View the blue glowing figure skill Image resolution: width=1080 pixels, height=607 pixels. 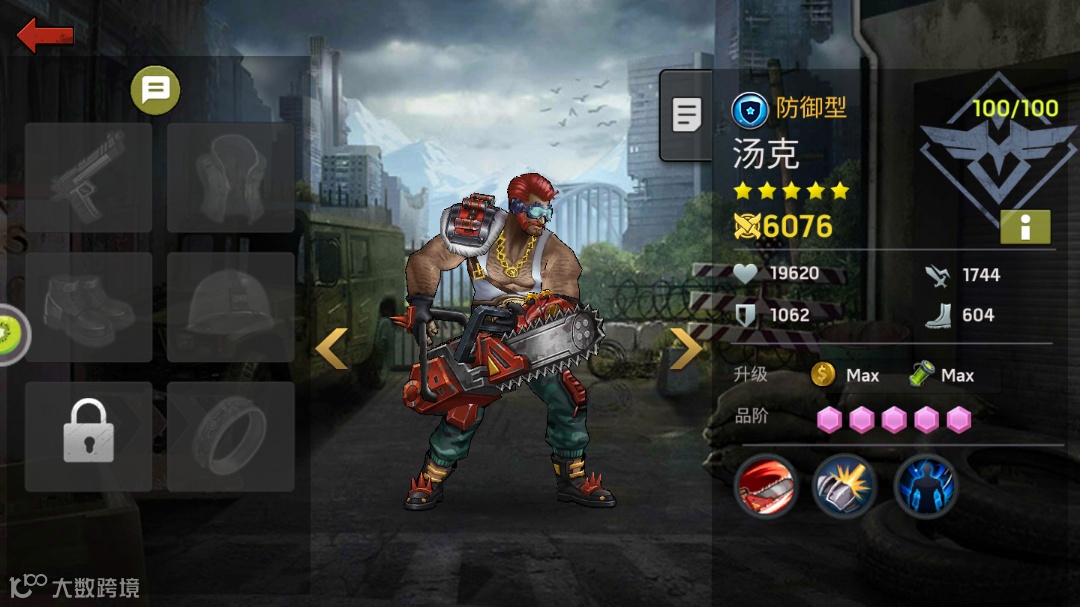tap(925, 486)
